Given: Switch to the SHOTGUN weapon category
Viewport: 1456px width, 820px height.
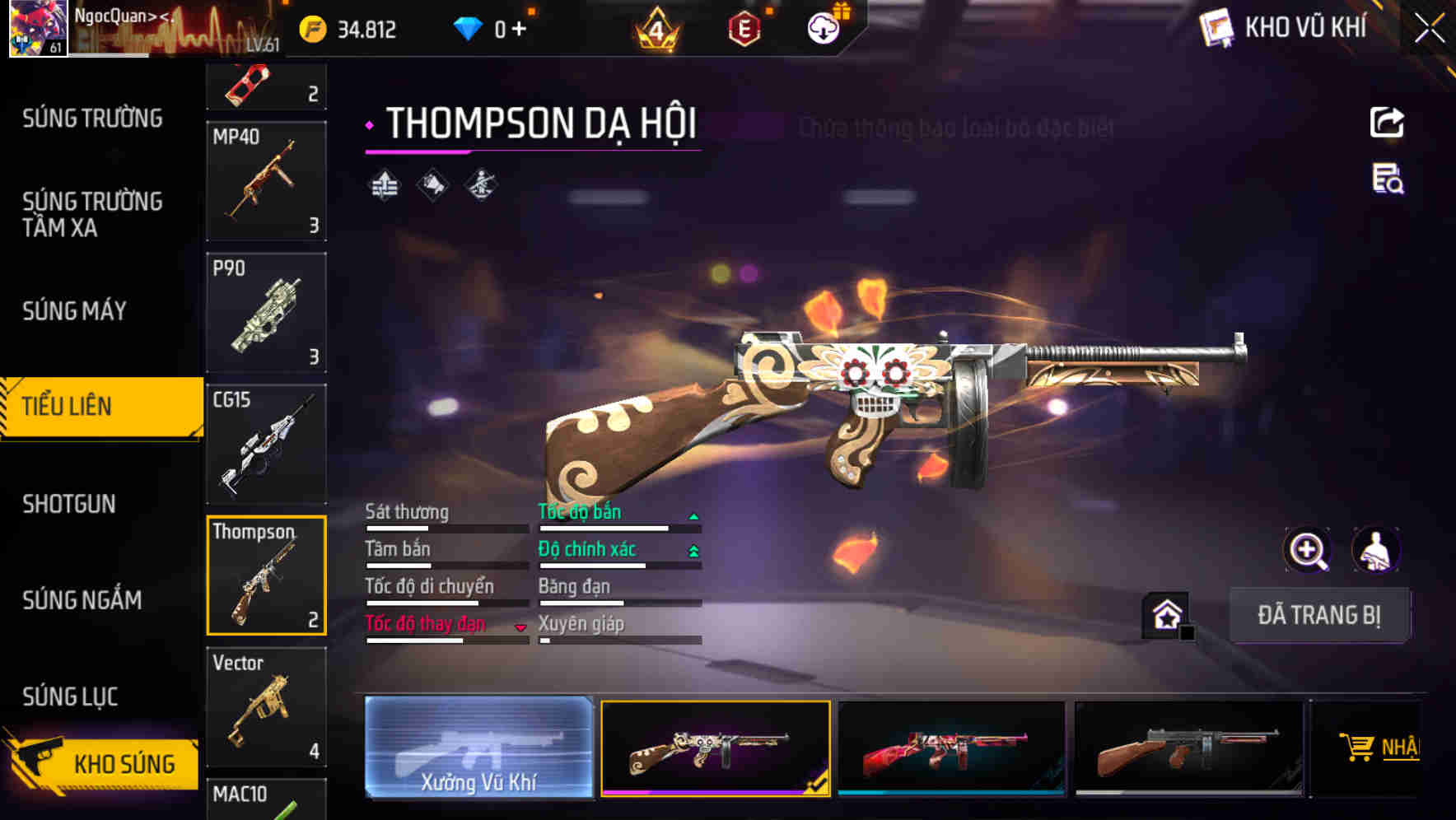Looking at the screenshot, I should coord(70,503).
